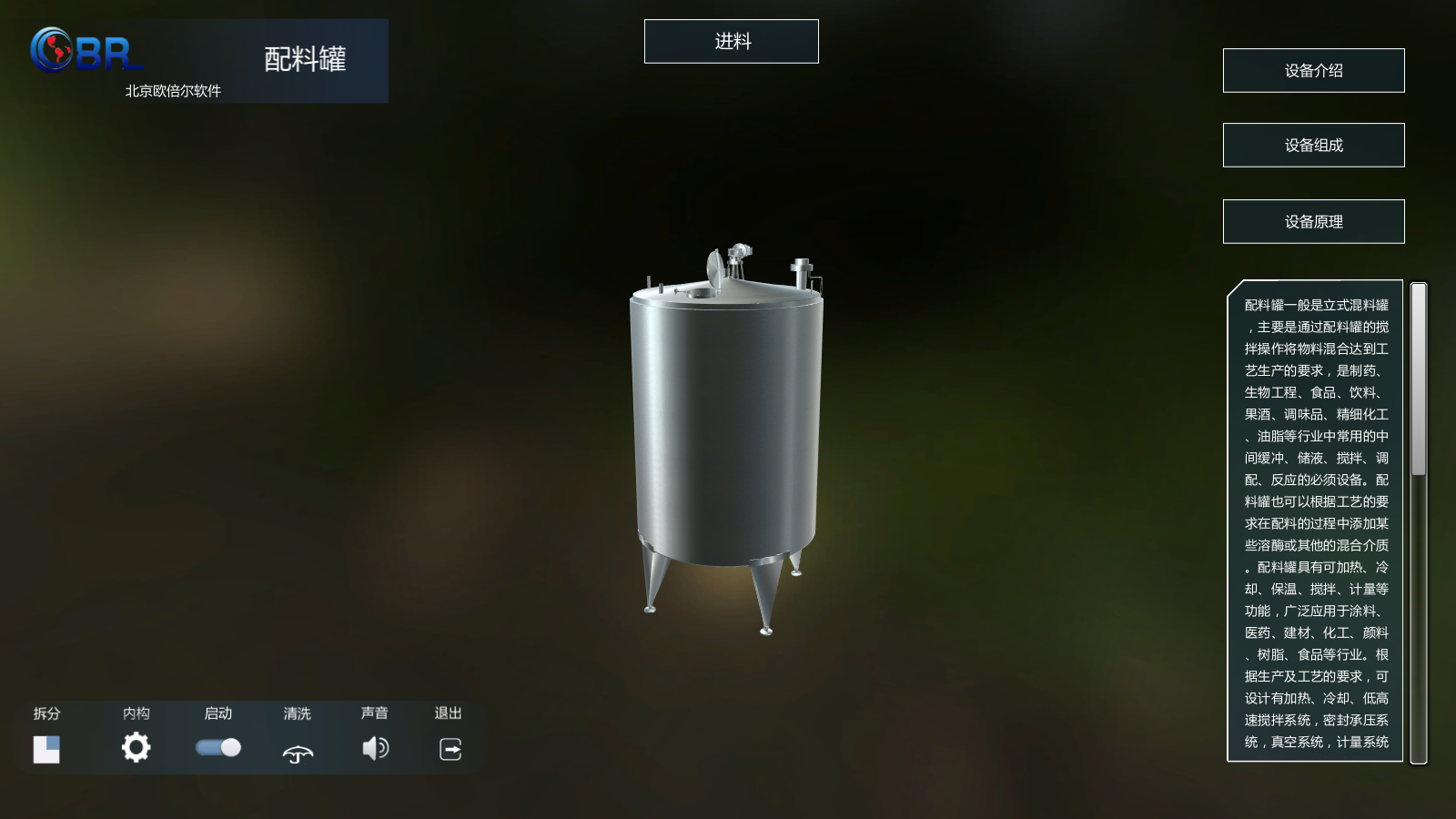This screenshot has height=819, width=1456.
Task: Open the 内构 internal structure gear icon
Action: point(136,748)
